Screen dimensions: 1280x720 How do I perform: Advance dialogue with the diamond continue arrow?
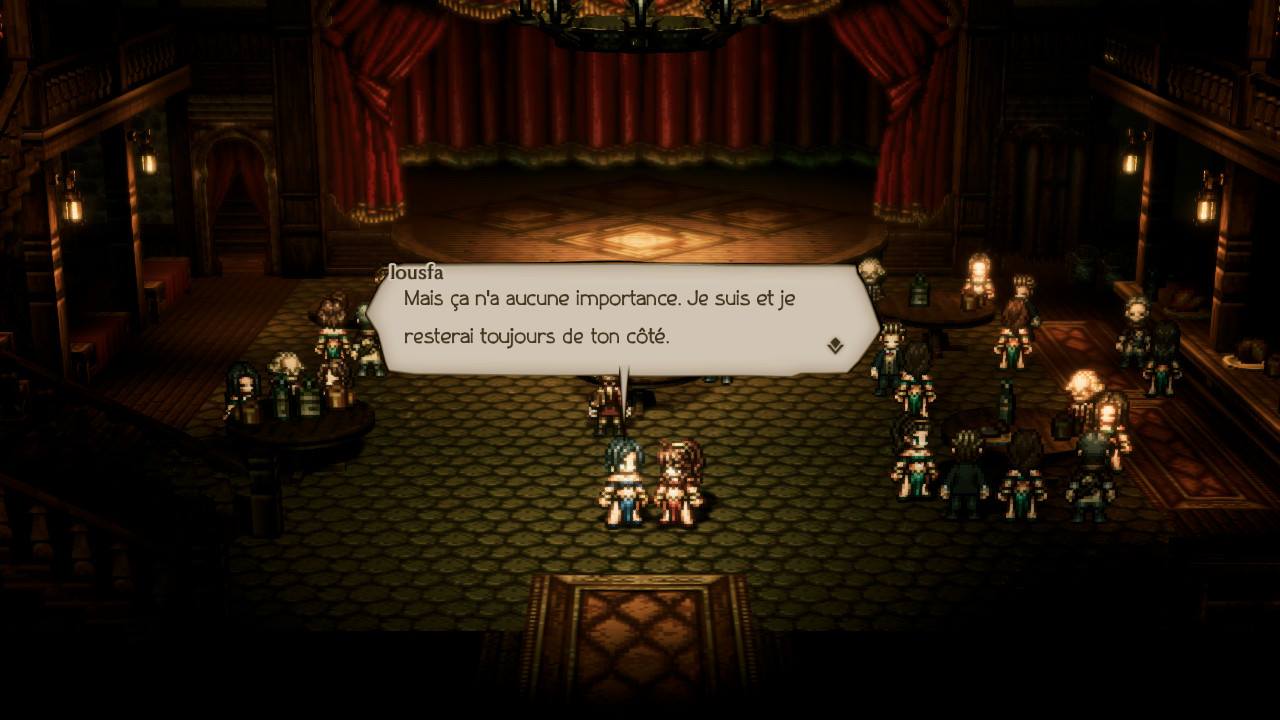[x=835, y=346]
